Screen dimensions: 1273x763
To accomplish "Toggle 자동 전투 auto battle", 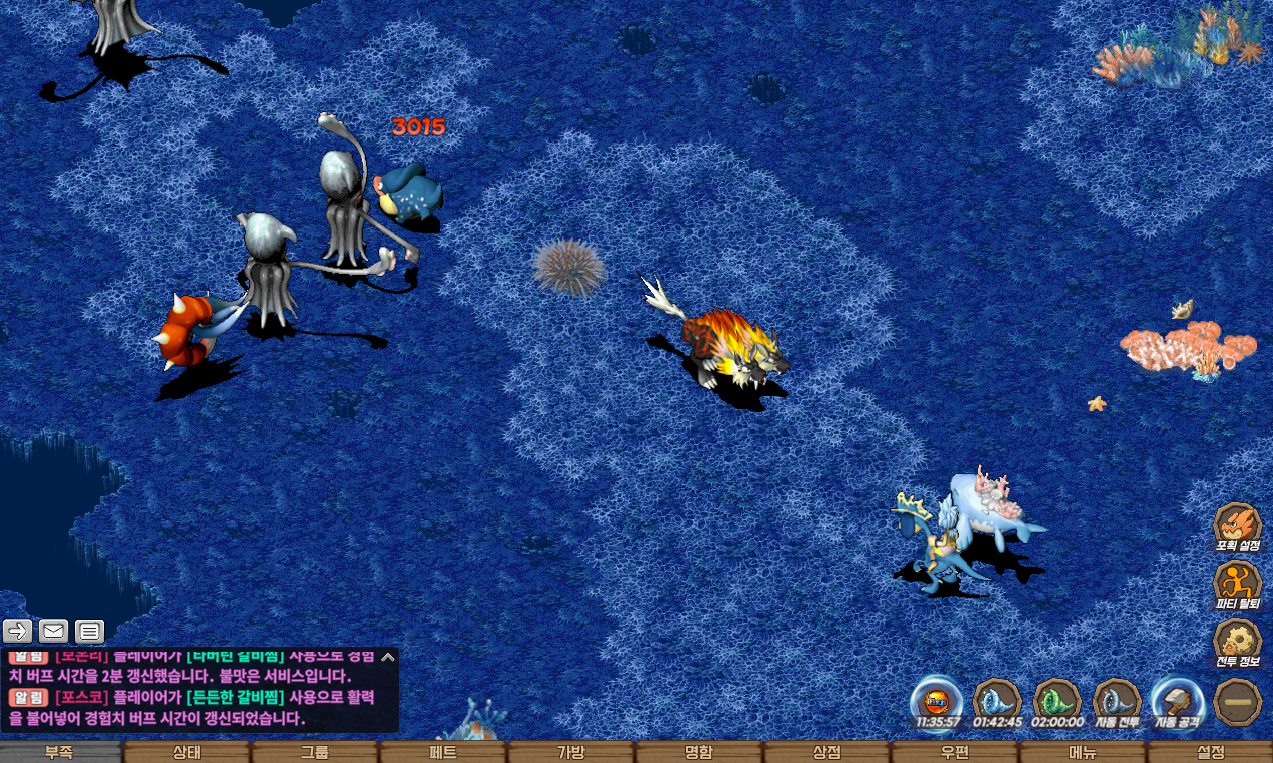I will point(1117,700).
